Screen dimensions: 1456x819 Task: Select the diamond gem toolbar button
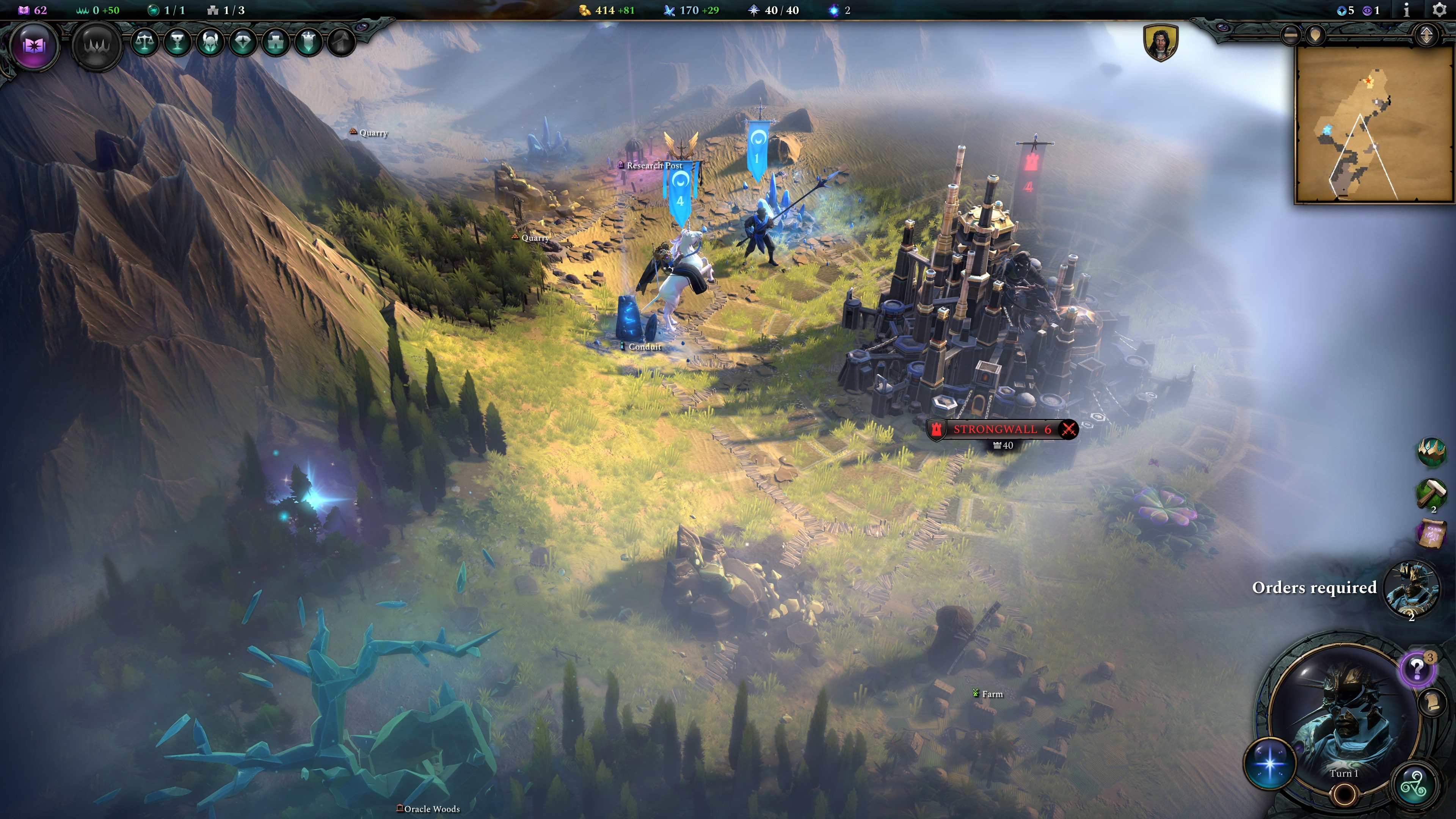(243, 42)
